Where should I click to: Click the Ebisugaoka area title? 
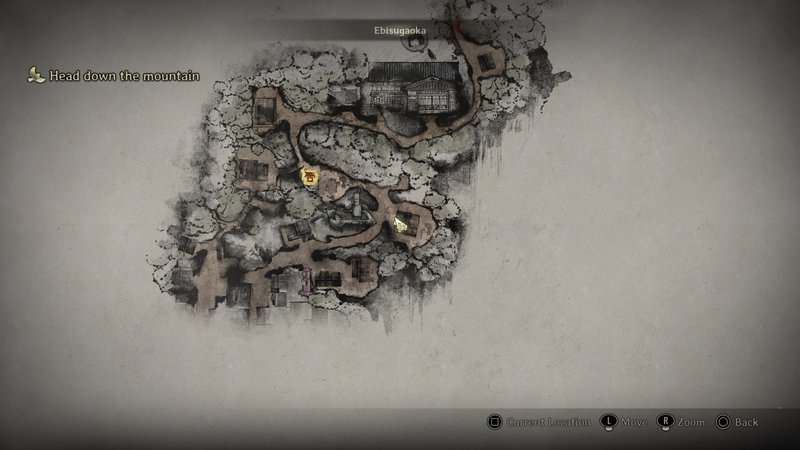click(400, 31)
